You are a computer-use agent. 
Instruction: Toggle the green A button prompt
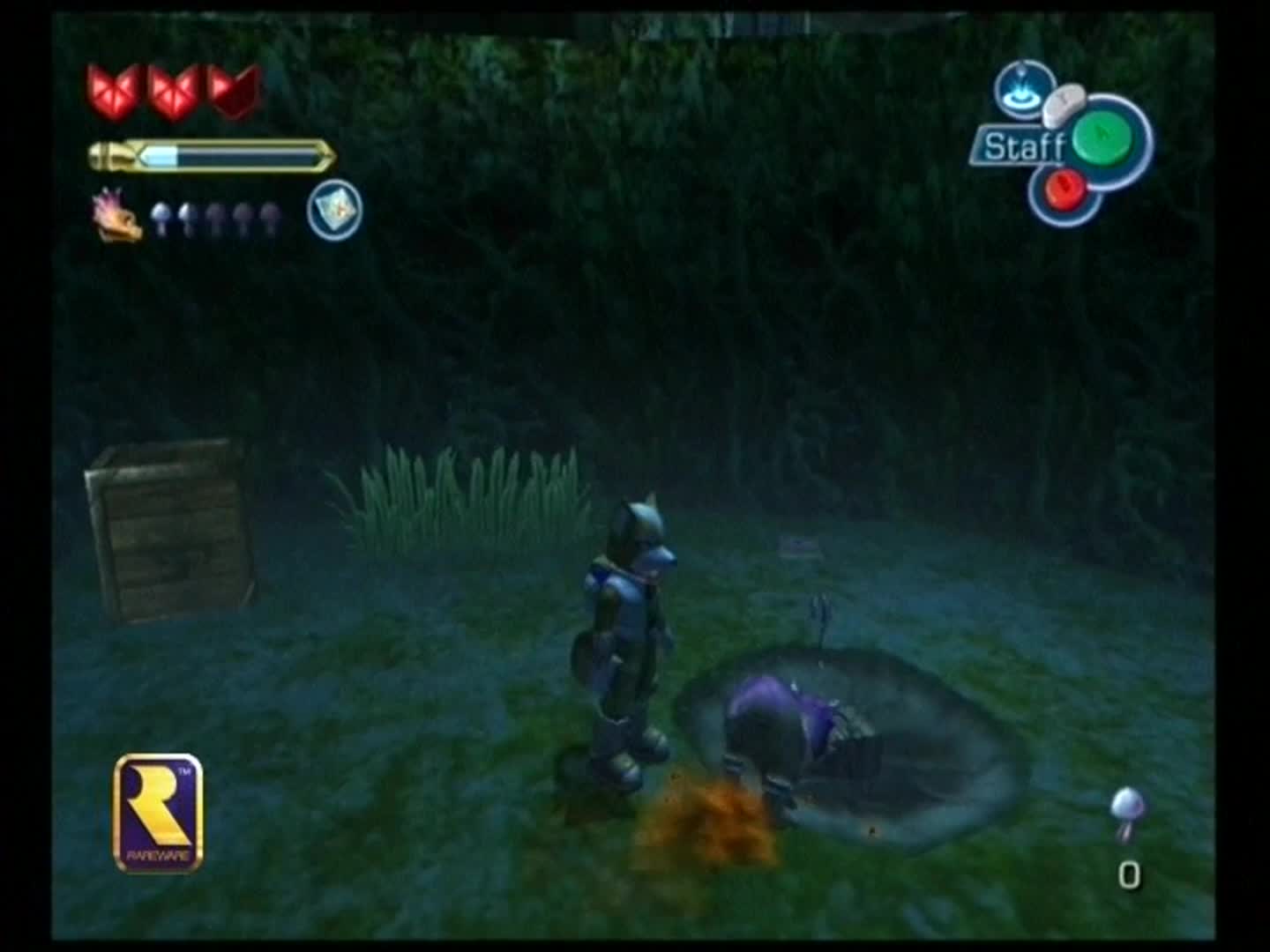[1100, 139]
